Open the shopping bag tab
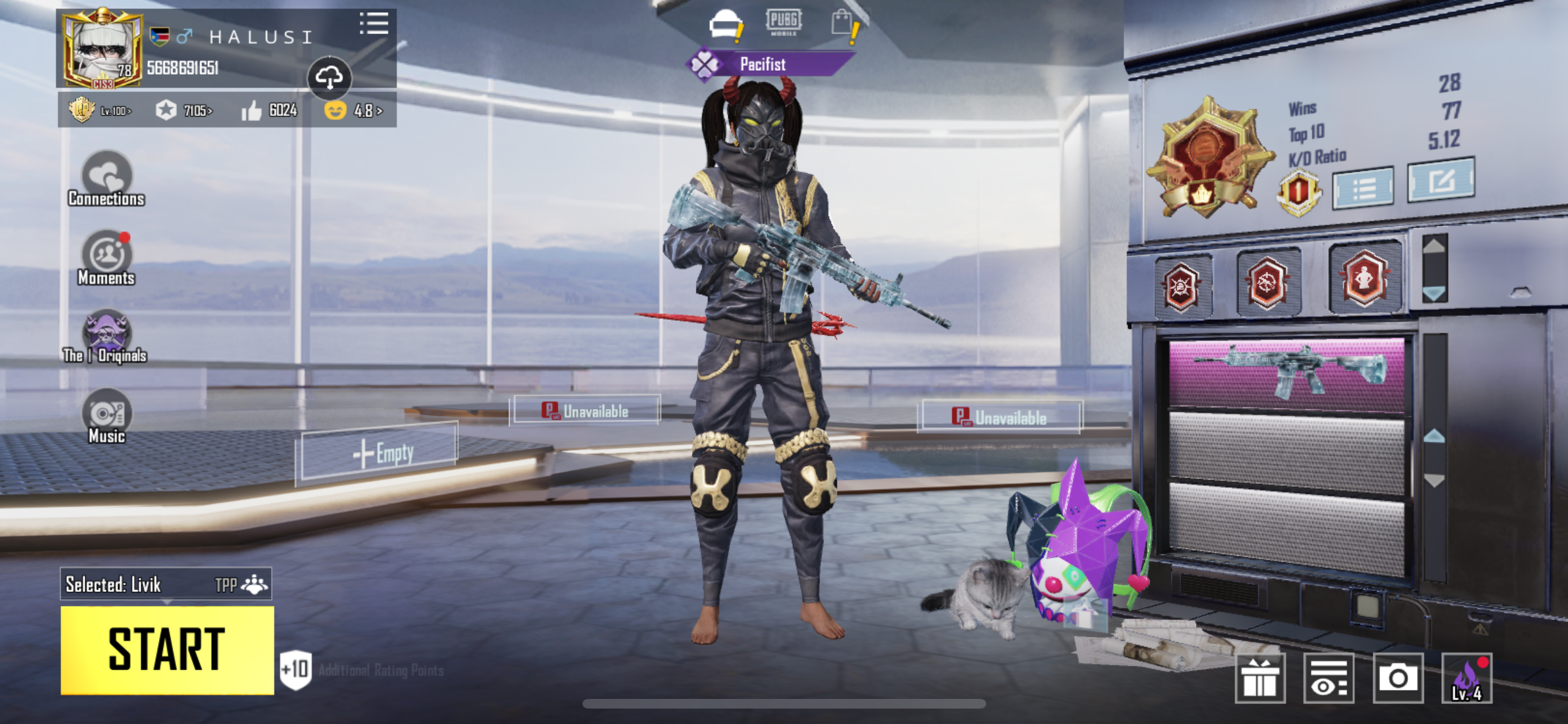Viewport: 1568px width, 724px height. click(x=844, y=24)
